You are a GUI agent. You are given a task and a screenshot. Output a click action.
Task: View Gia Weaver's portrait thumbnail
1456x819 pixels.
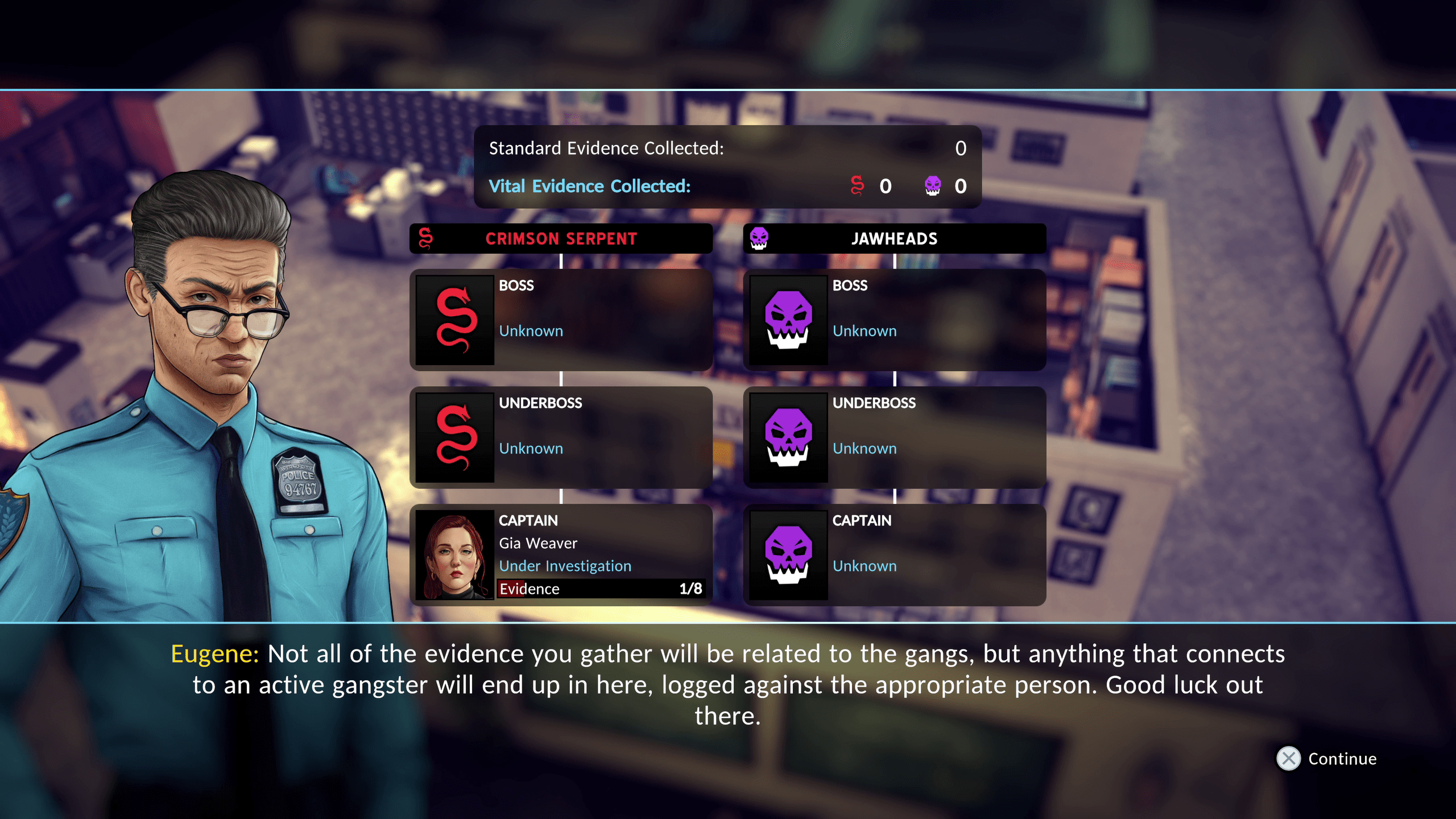454,555
